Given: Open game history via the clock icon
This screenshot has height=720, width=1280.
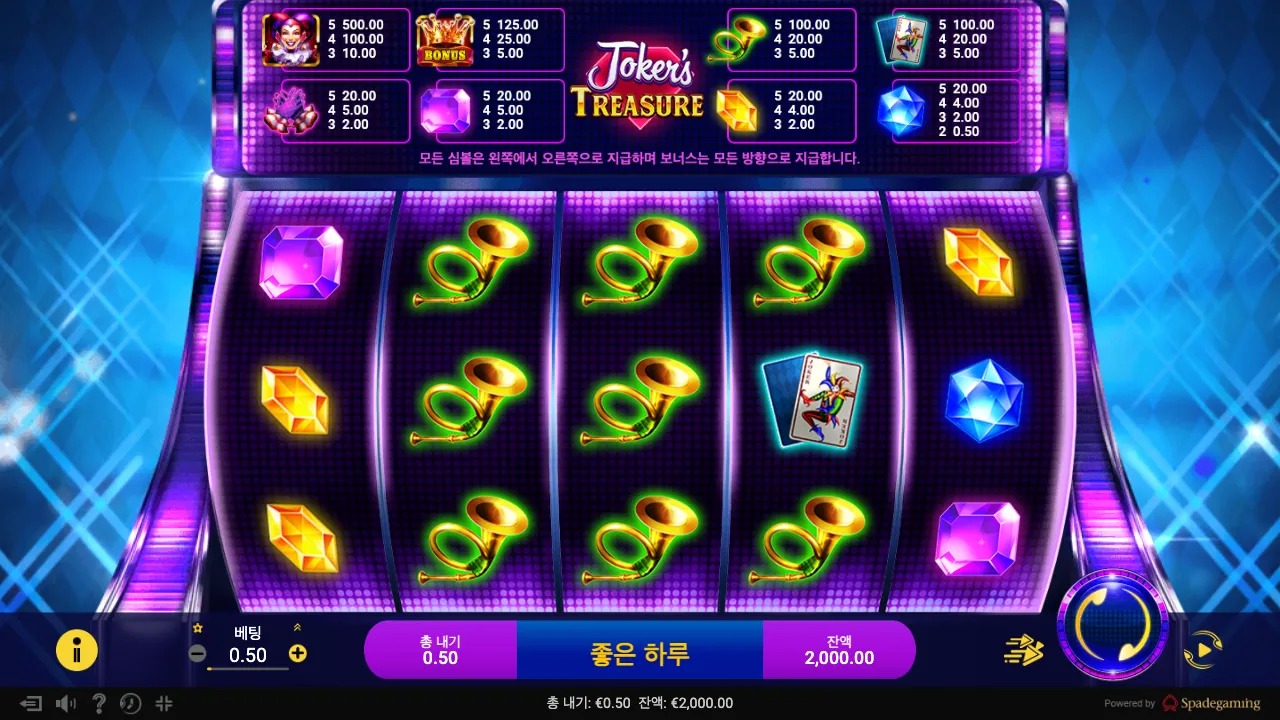Looking at the screenshot, I should (130, 704).
